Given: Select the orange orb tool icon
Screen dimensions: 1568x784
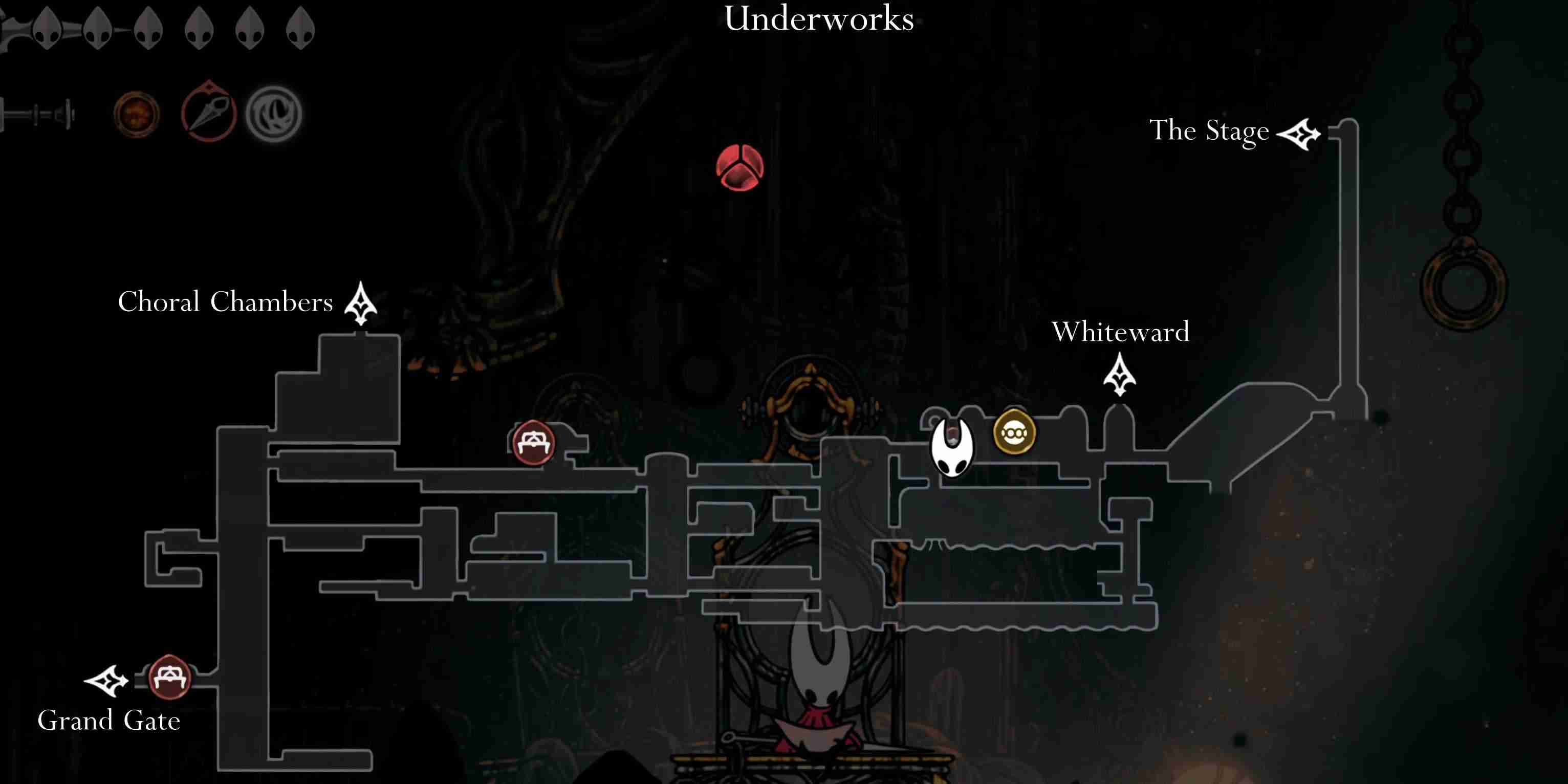Looking at the screenshot, I should [x=136, y=114].
